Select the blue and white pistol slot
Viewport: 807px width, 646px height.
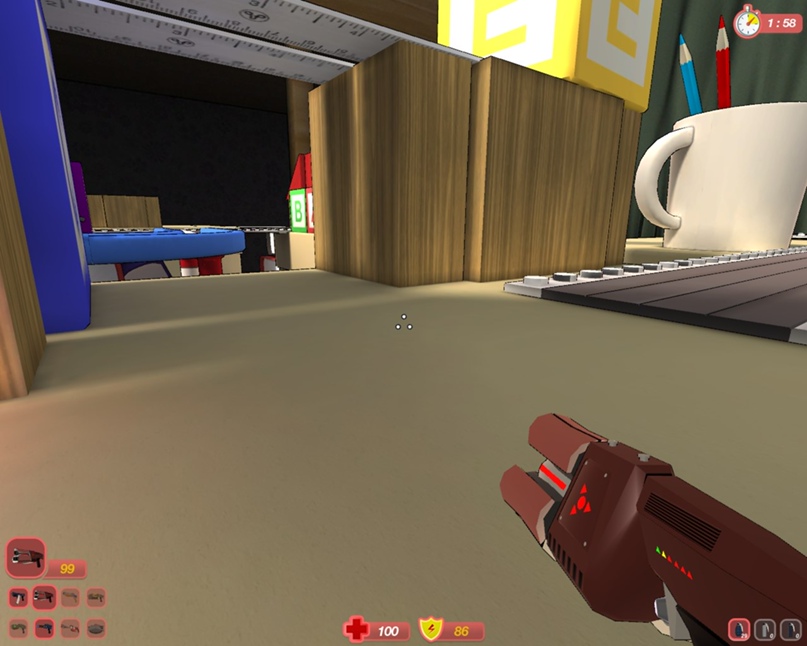(x=18, y=598)
